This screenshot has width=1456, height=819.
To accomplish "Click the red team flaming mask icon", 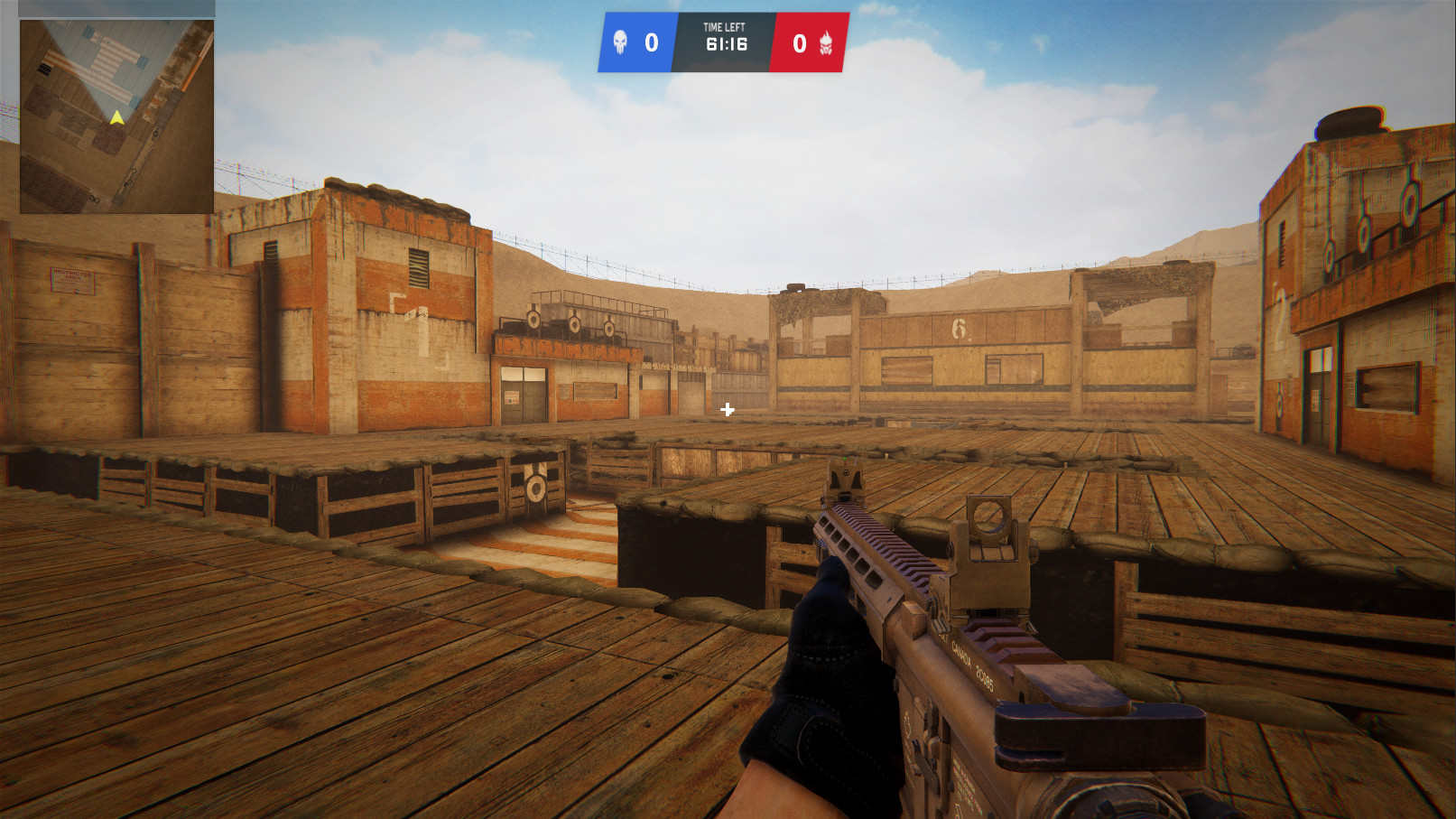I will [828, 43].
